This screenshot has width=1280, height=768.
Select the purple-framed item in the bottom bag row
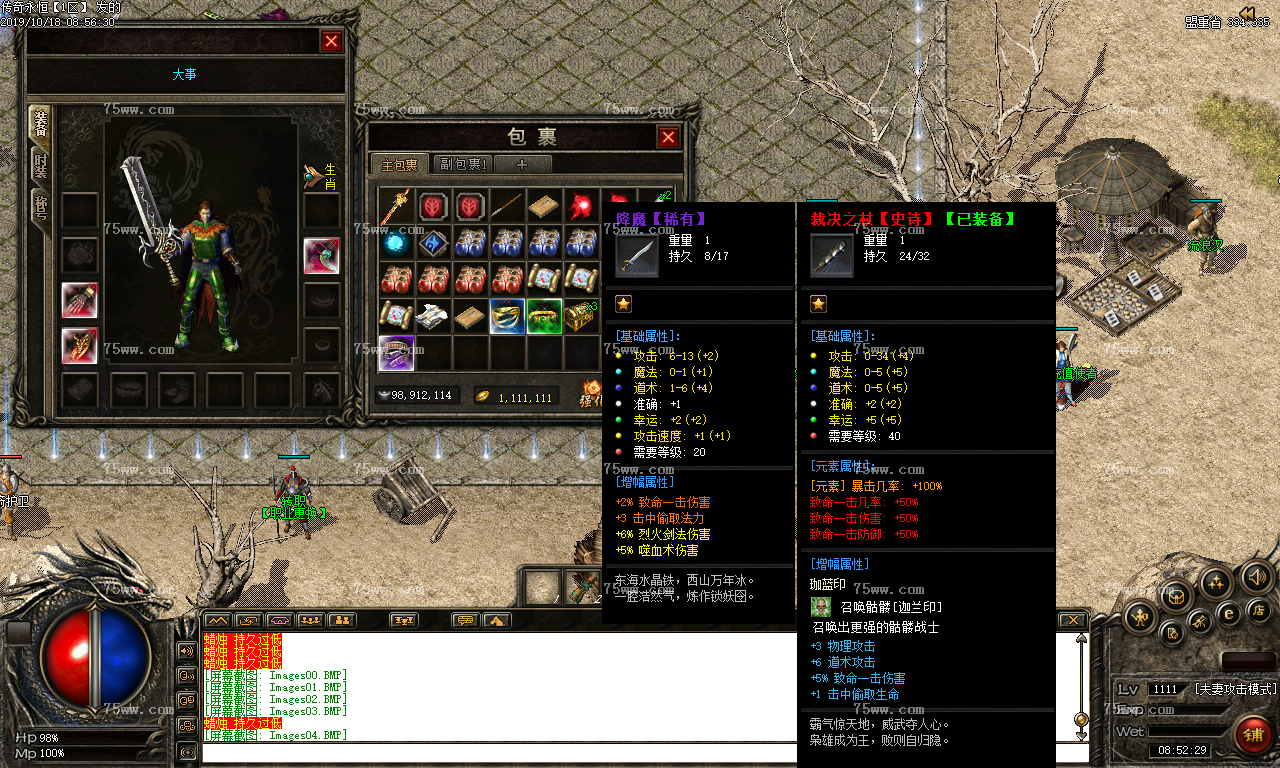point(396,353)
